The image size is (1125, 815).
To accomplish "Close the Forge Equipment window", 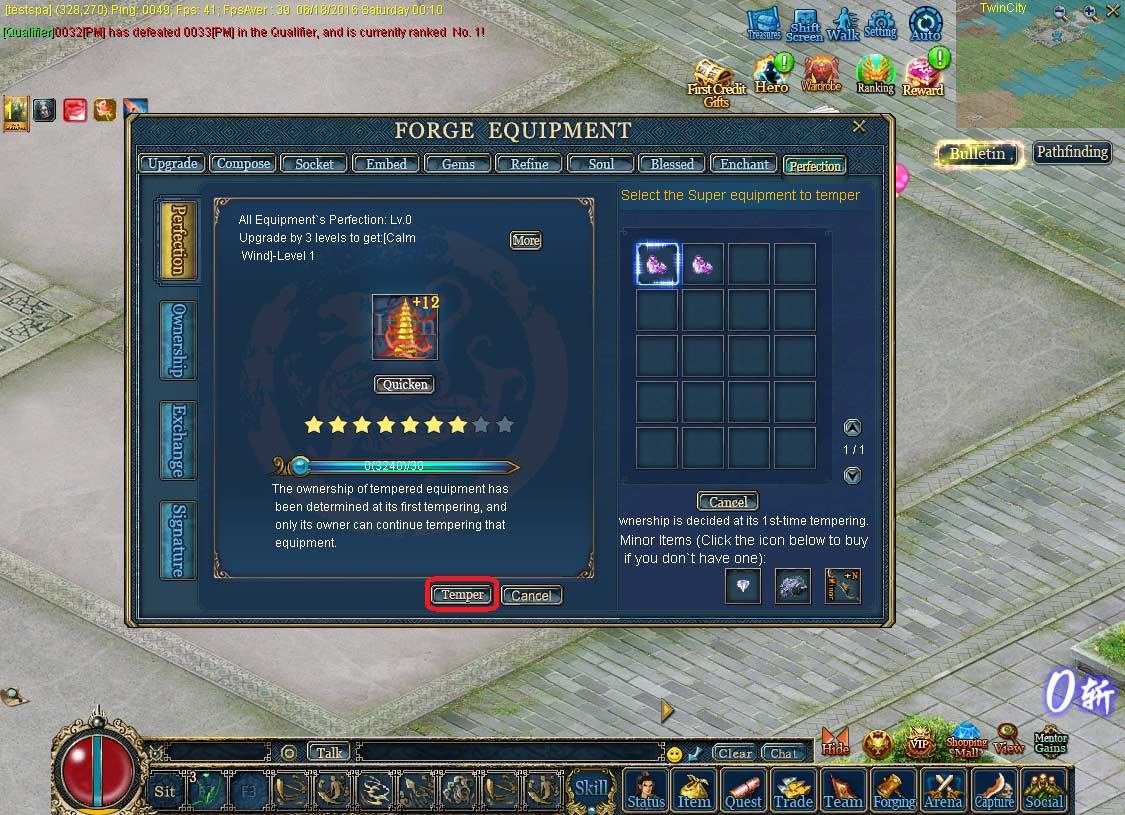I will [x=859, y=127].
